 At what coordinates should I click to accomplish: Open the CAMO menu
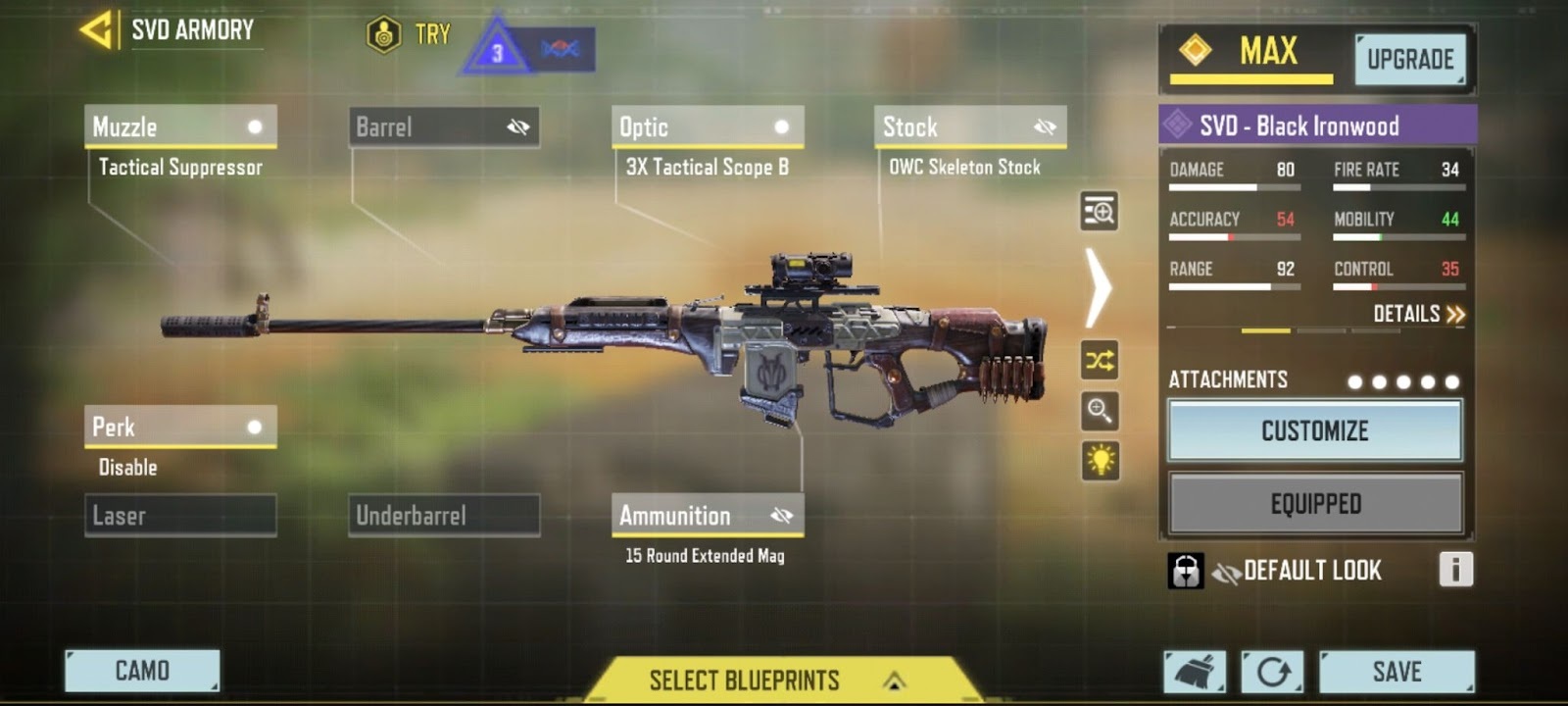pos(142,671)
